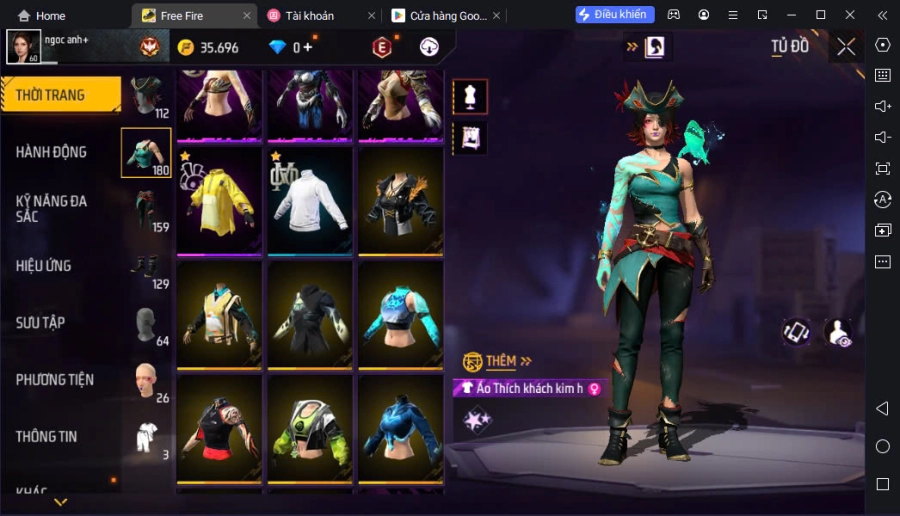Open the THỜI TRANG category
The width and height of the screenshot is (900, 516).
(x=60, y=95)
